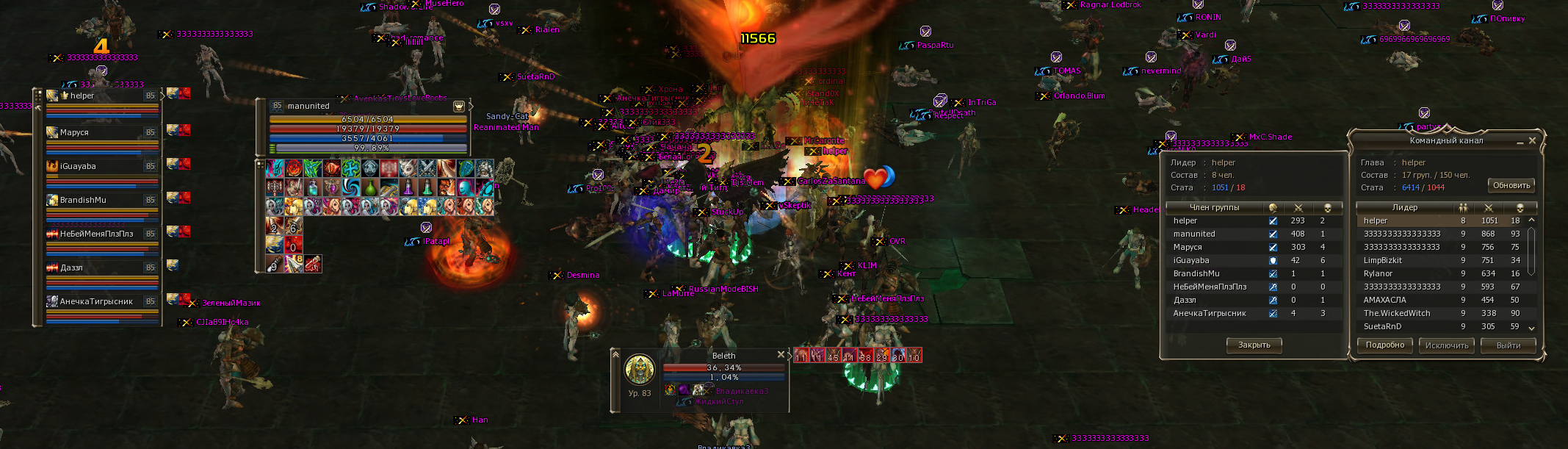The width and height of the screenshot is (1568, 449).
Task: Click the Закрыть button in group window
Action: click(x=1254, y=345)
